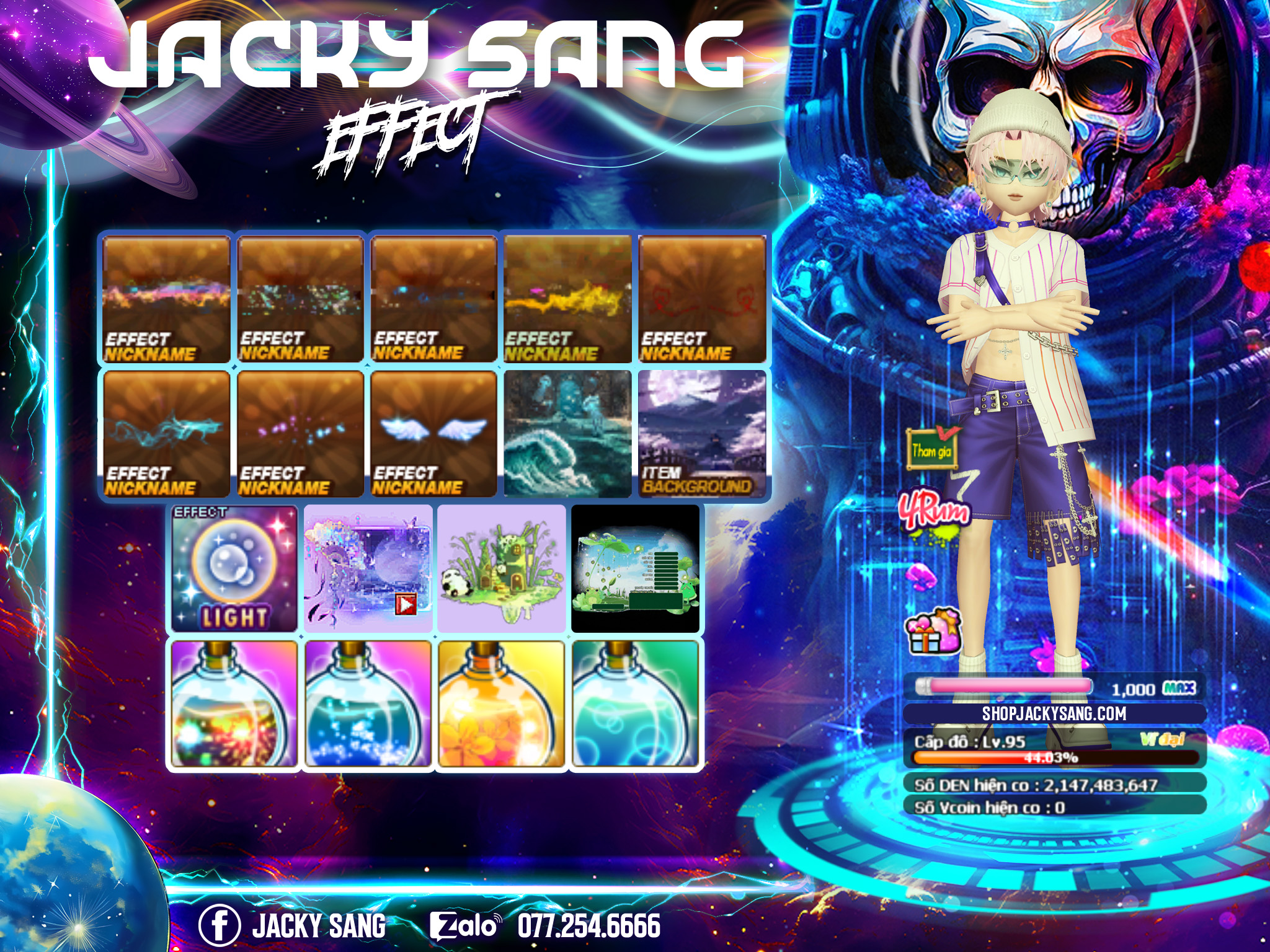The height and width of the screenshot is (952, 1270).
Task: Click the Facebook logo for Jacky Sang
Action: pyautogui.click(x=219, y=925)
